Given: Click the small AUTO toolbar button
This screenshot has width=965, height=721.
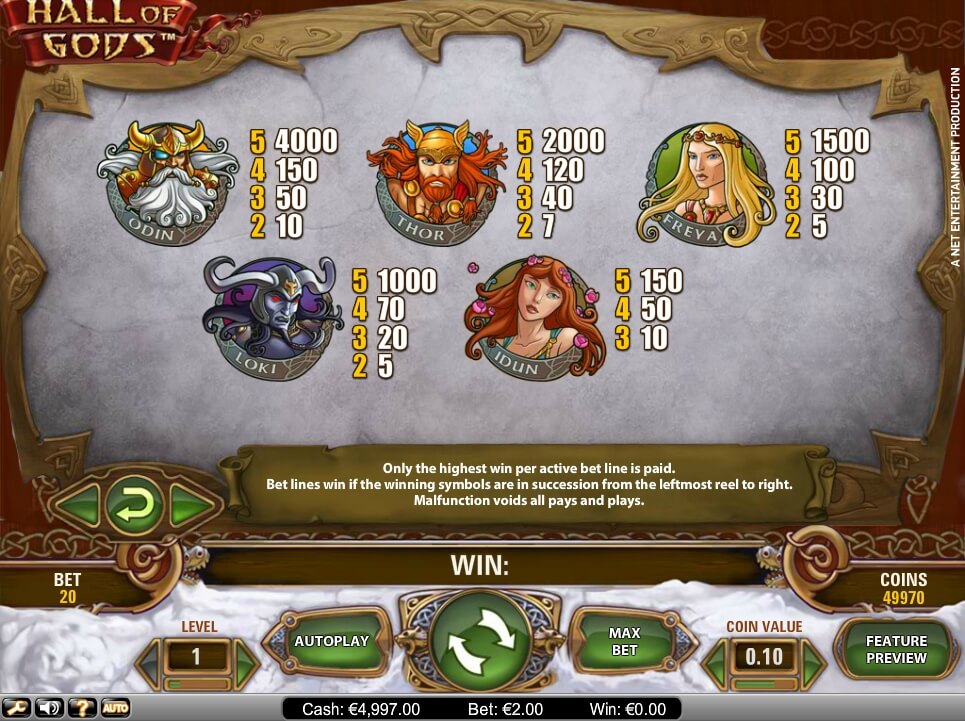Looking at the screenshot, I should click(114, 708).
